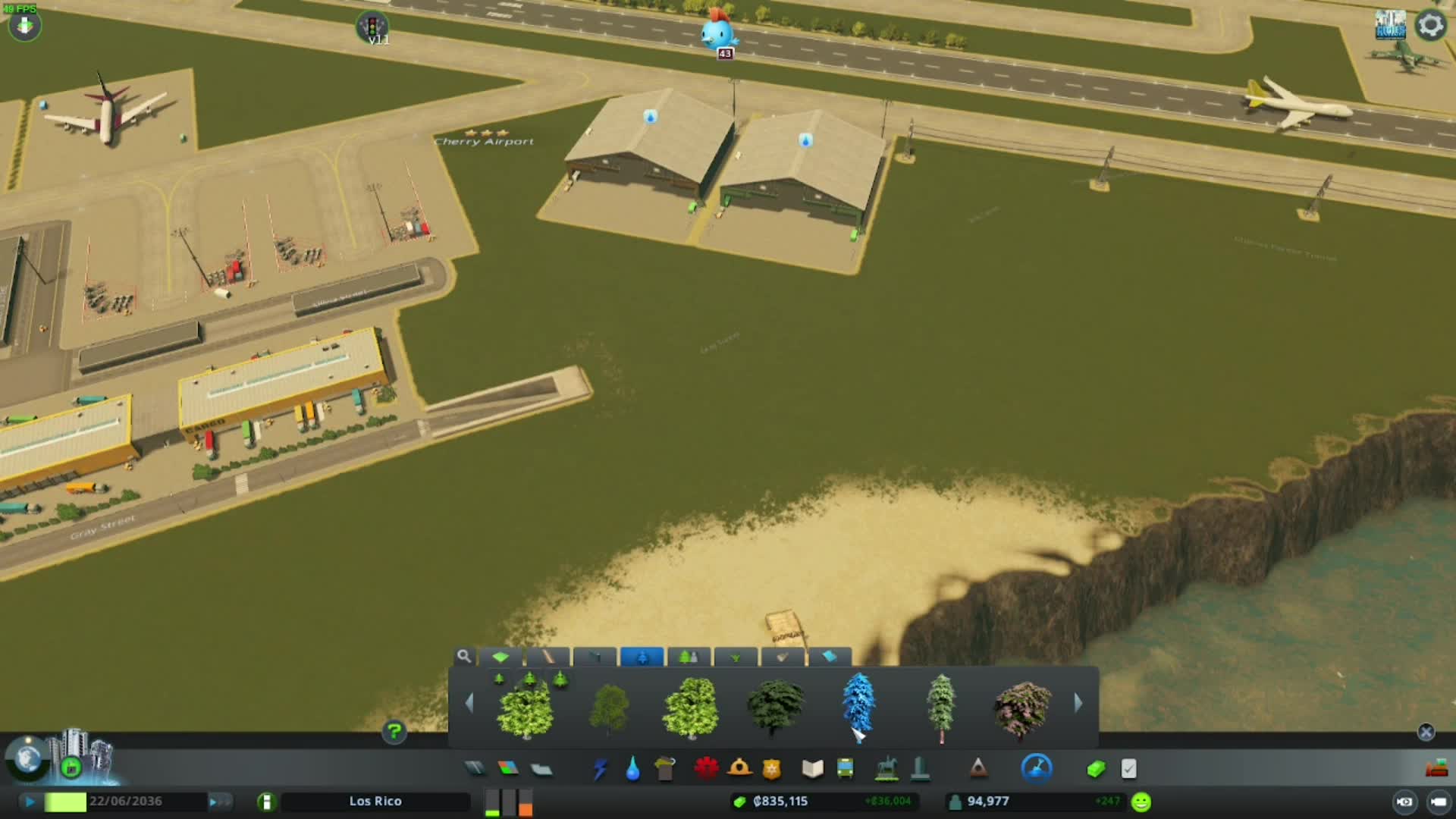Image resolution: width=1456 pixels, height=819 pixels.
Task: Open the options gear menu
Action: (1430, 25)
